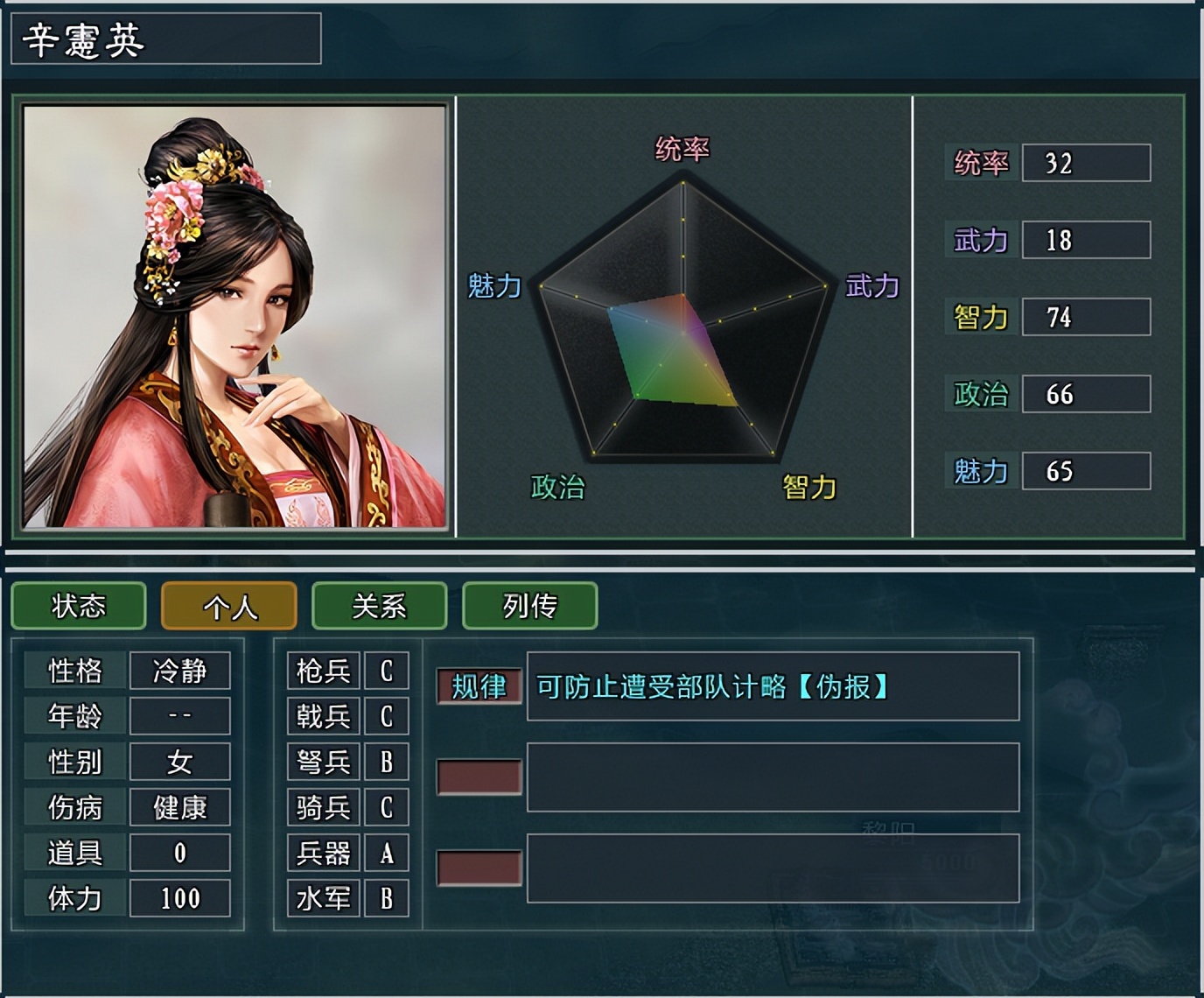1204x998 pixels.
Task: Toggle the 枪兵 C rank indicator
Action: [386, 671]
